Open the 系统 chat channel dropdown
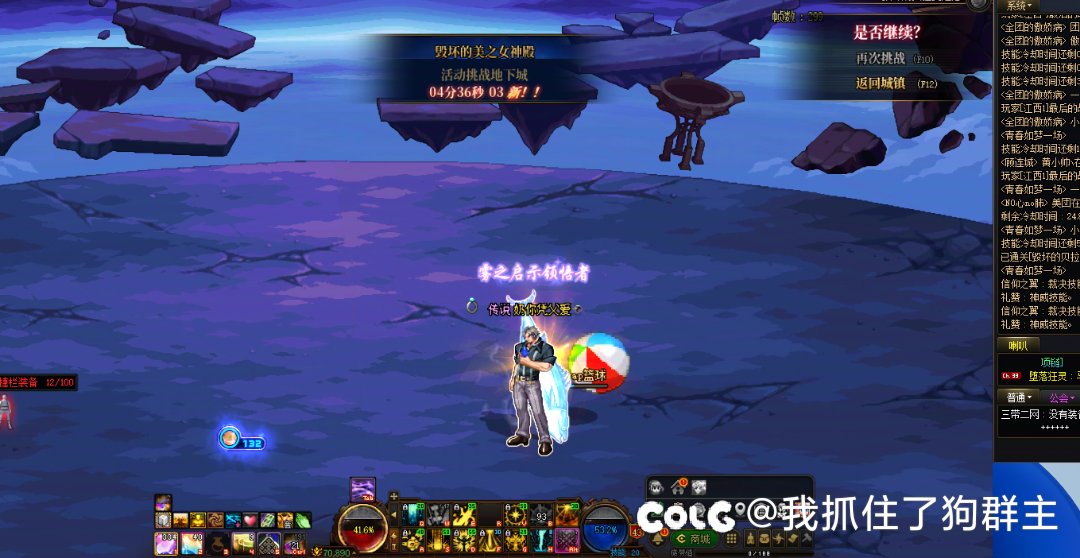The width and height of the screenshot is (1080, 558). pyautogui.click(x=1019, y=5)
